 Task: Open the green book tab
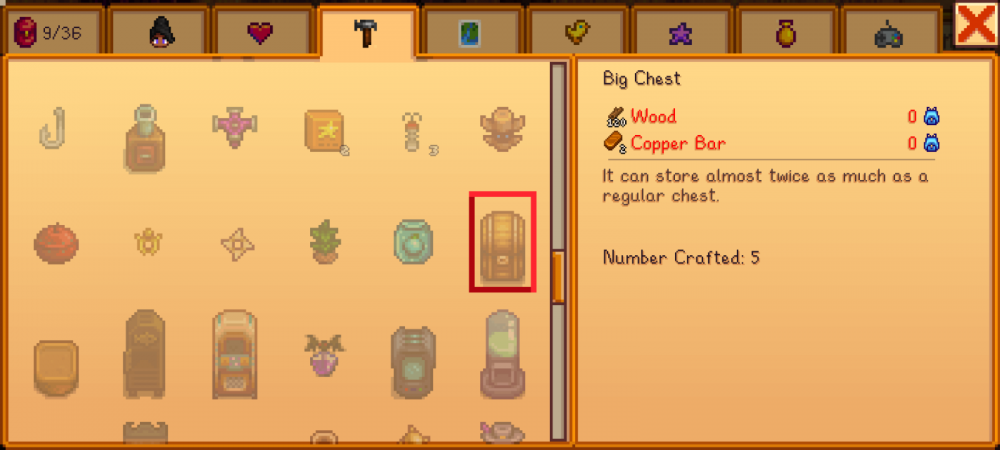coord(470,34)
